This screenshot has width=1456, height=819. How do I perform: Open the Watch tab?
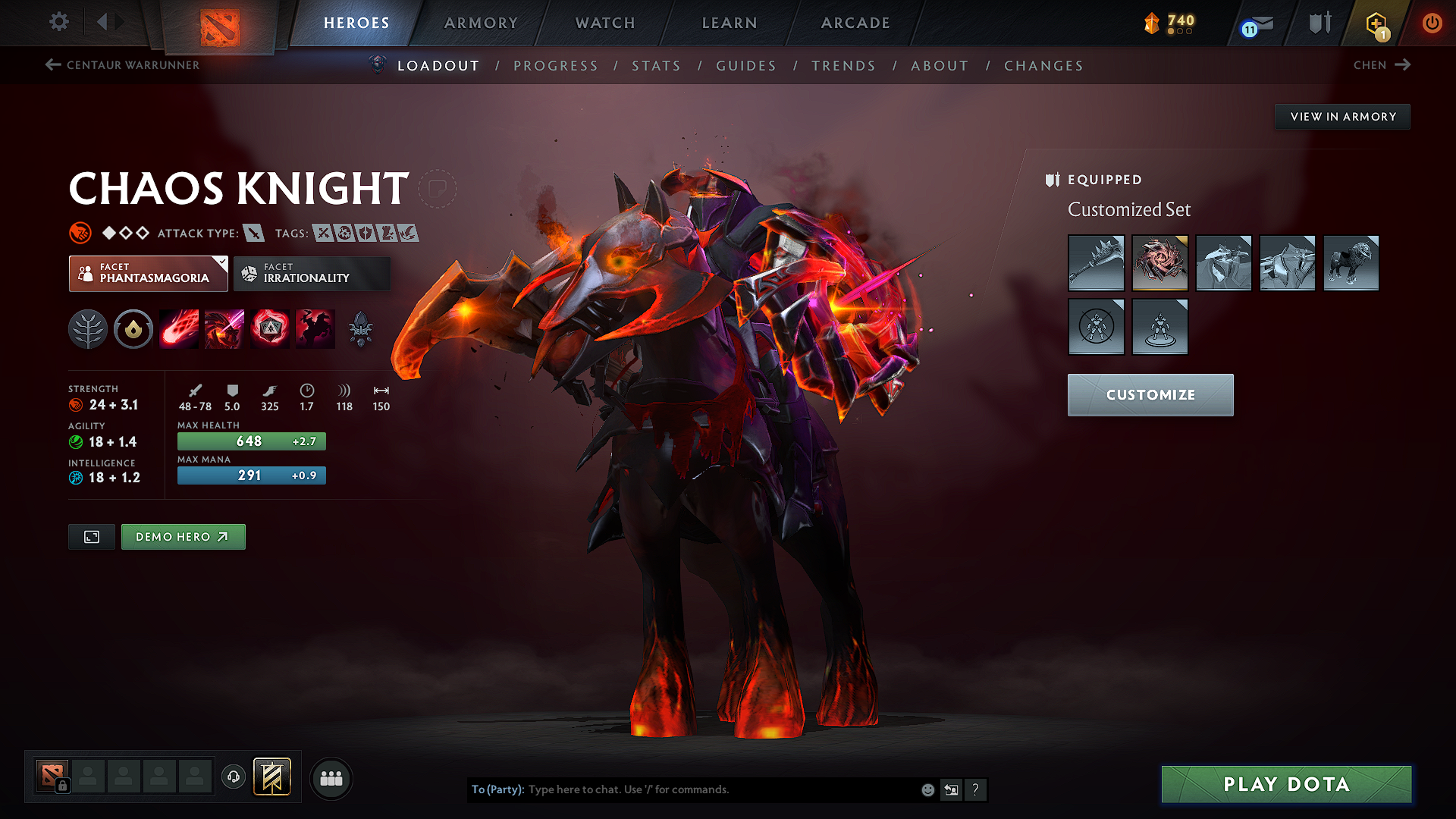[x=605, y=23]
